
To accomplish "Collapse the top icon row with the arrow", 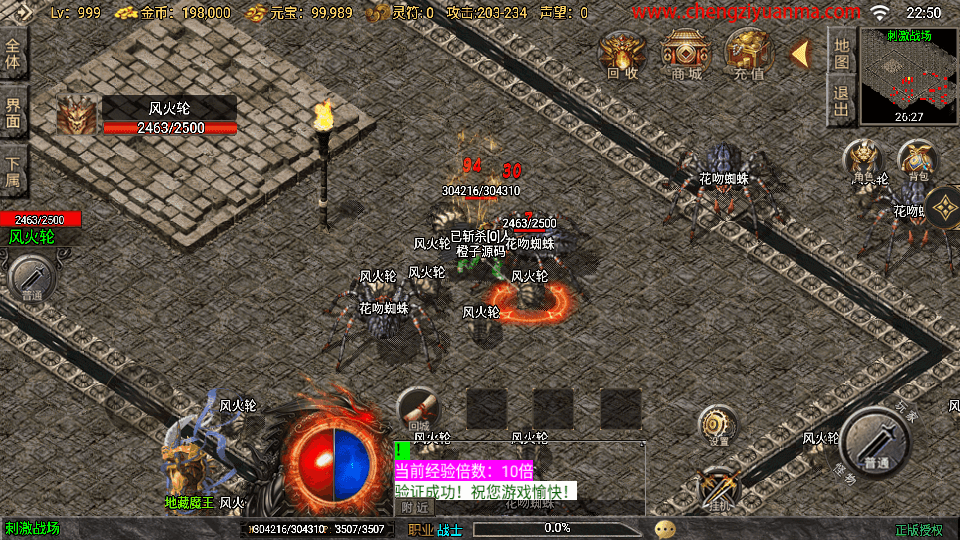I will (801, 53).
